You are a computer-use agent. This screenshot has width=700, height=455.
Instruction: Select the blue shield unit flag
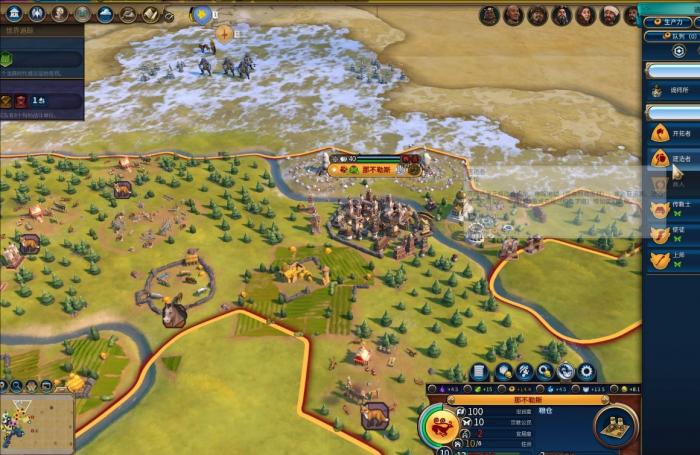[x=202, y=14]
